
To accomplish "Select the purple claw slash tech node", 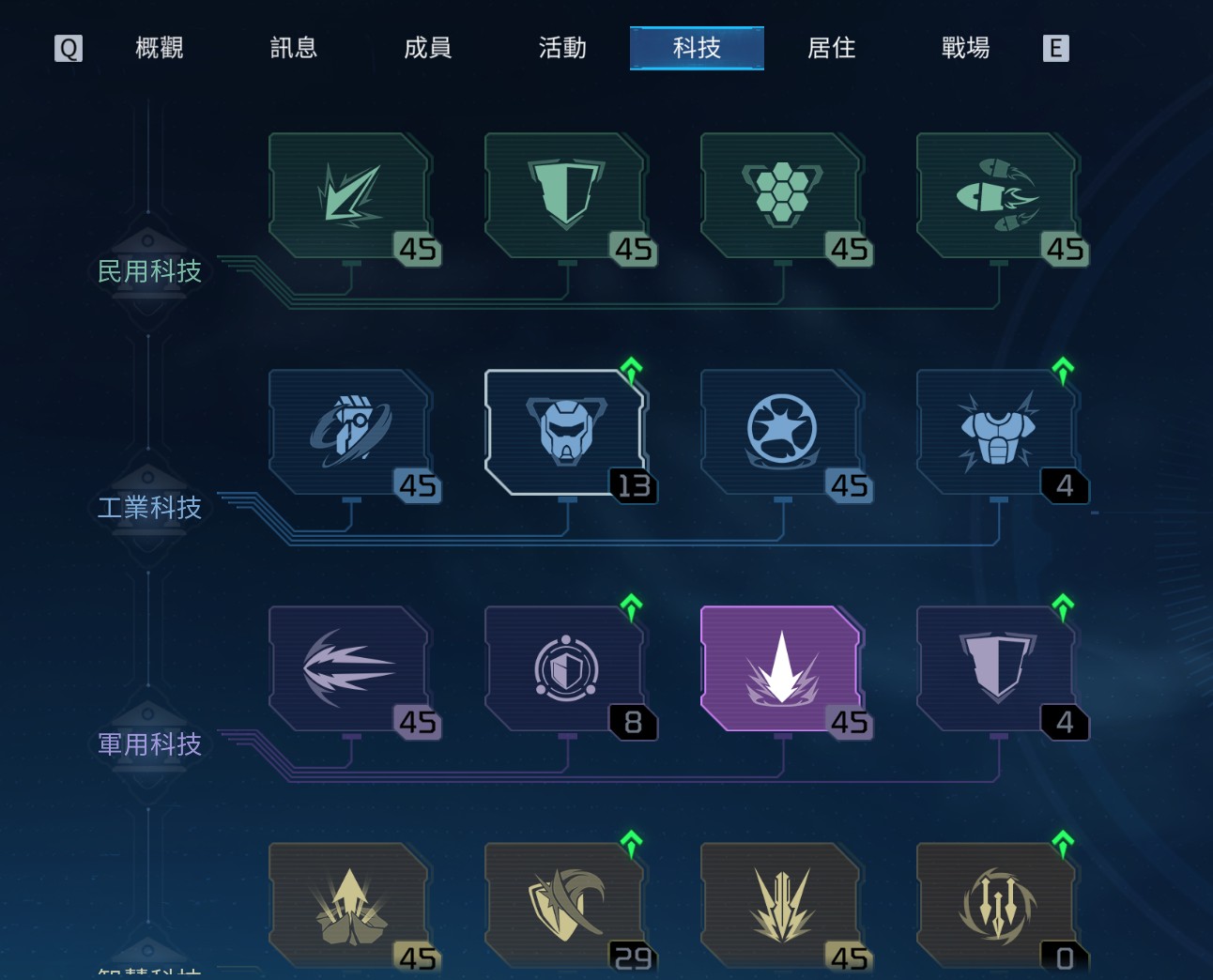I will 349,668.
